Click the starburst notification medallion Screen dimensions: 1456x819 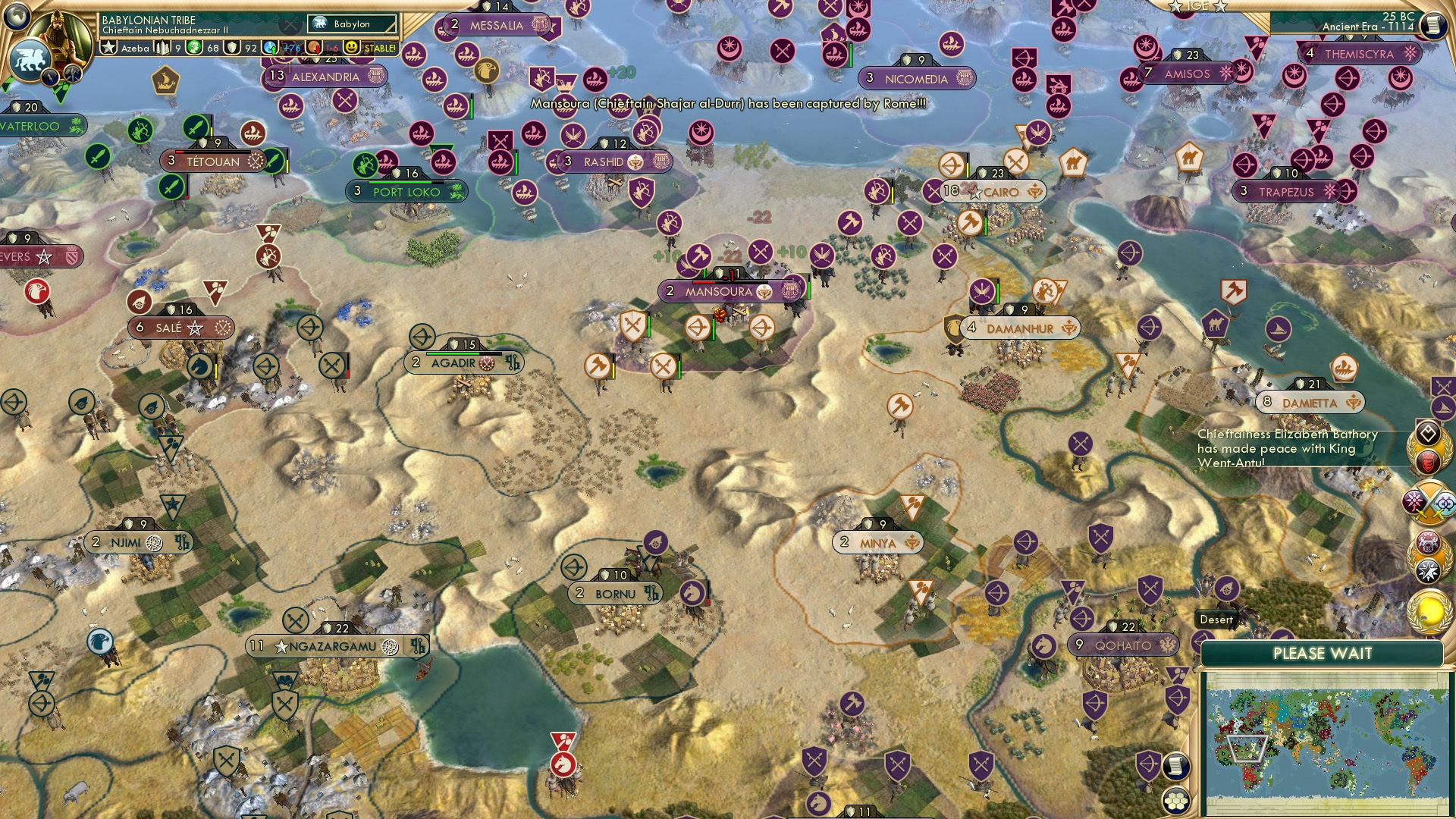[1428, 571]
